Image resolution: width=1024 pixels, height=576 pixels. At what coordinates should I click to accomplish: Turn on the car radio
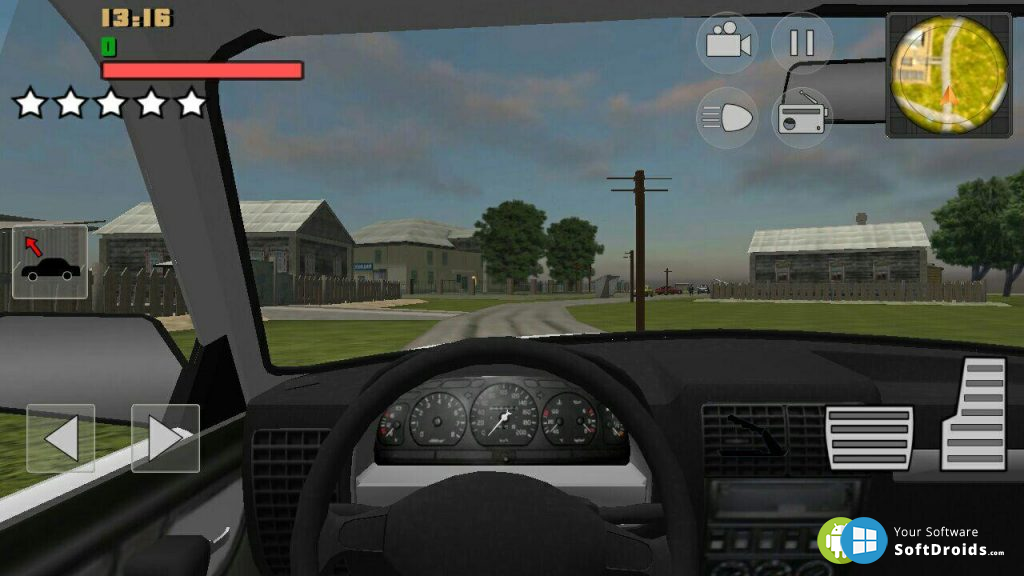click(802, 118)
